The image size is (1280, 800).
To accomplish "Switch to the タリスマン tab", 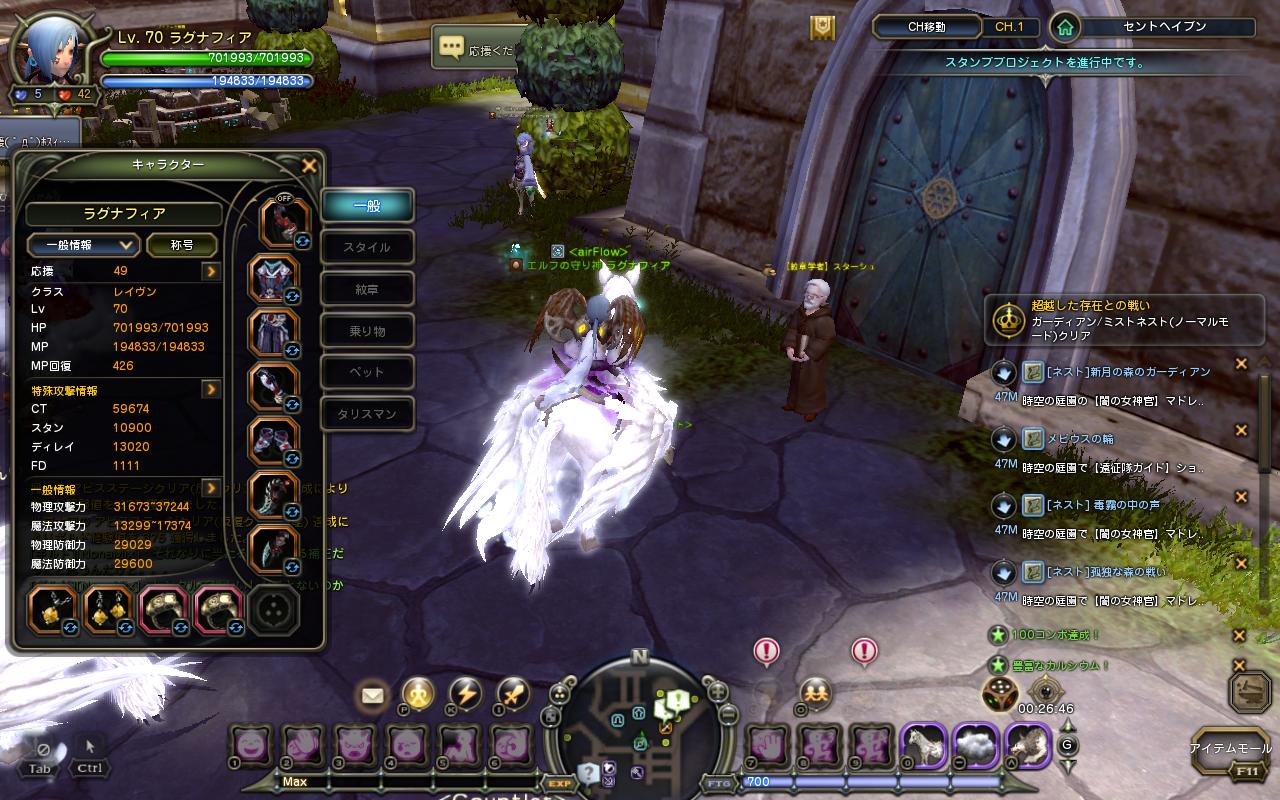I will (367, 414).
